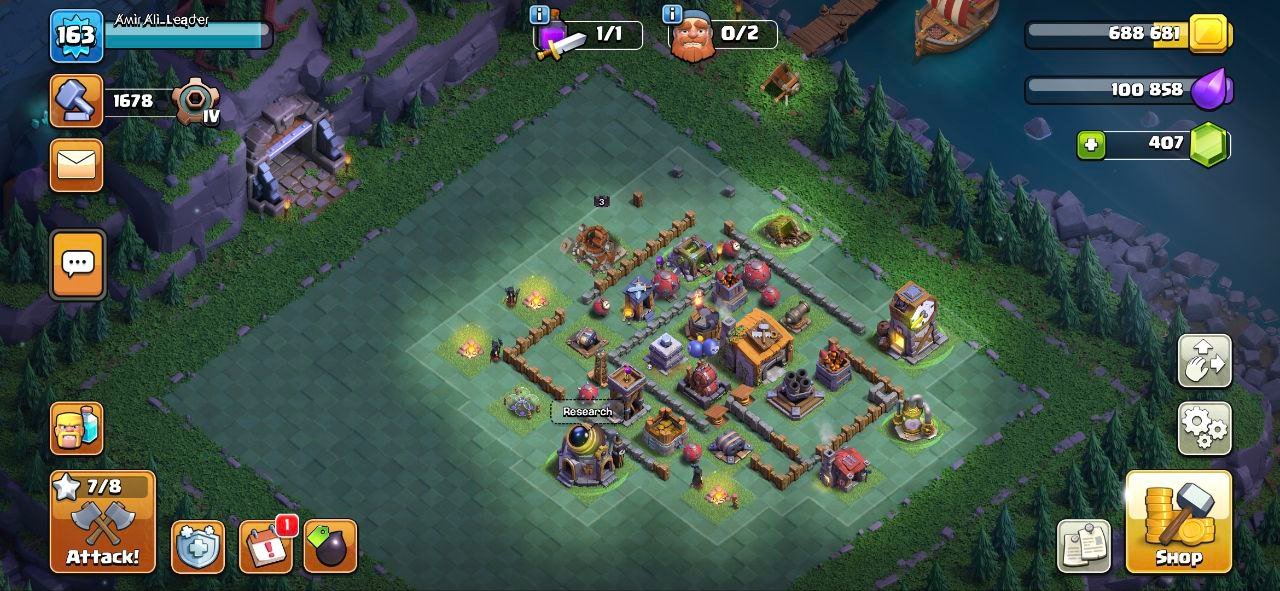Screen dimensions: 1280x591
Task: Show builder info for 0/2 builders
Action: [672, 15]
